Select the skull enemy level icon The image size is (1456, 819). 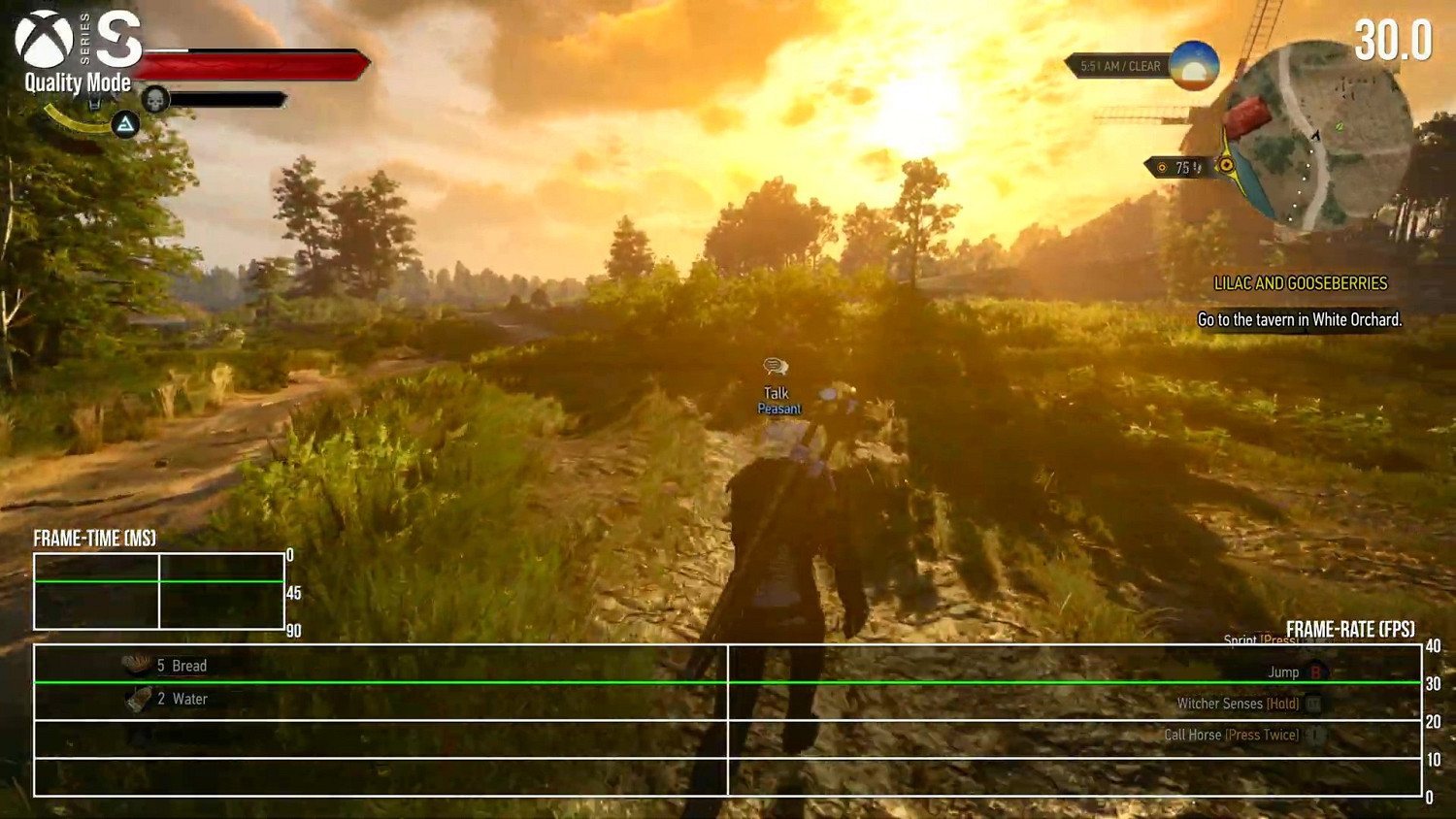pos(155,98)
